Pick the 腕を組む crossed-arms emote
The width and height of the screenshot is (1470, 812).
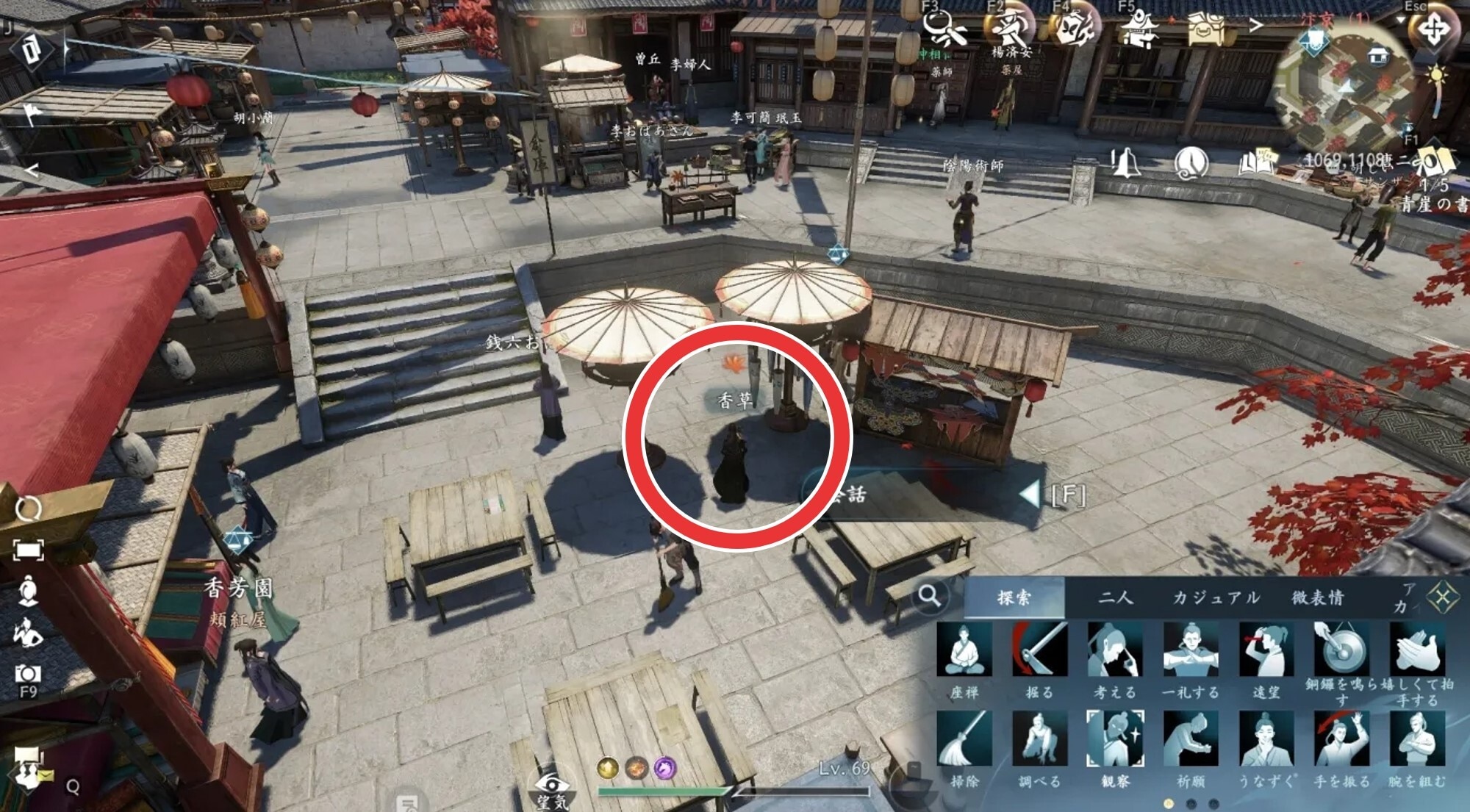1417,739
